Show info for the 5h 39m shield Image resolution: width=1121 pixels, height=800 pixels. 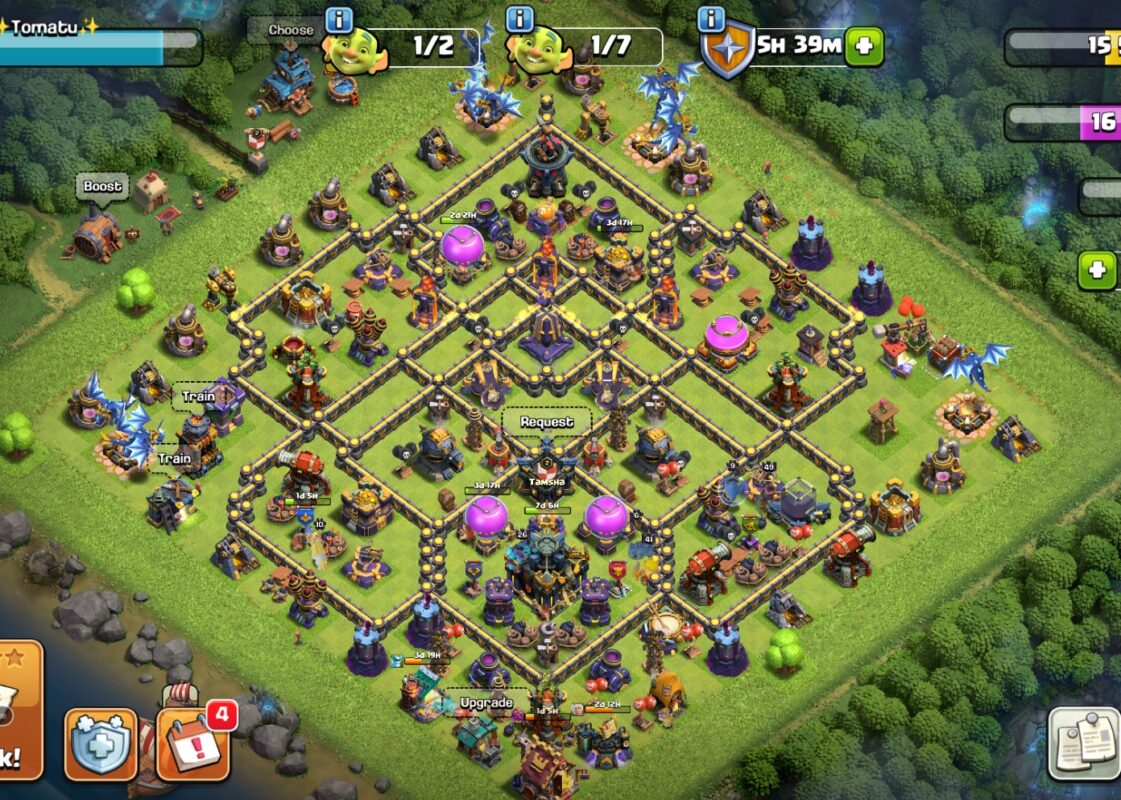(x=711, y=19)
